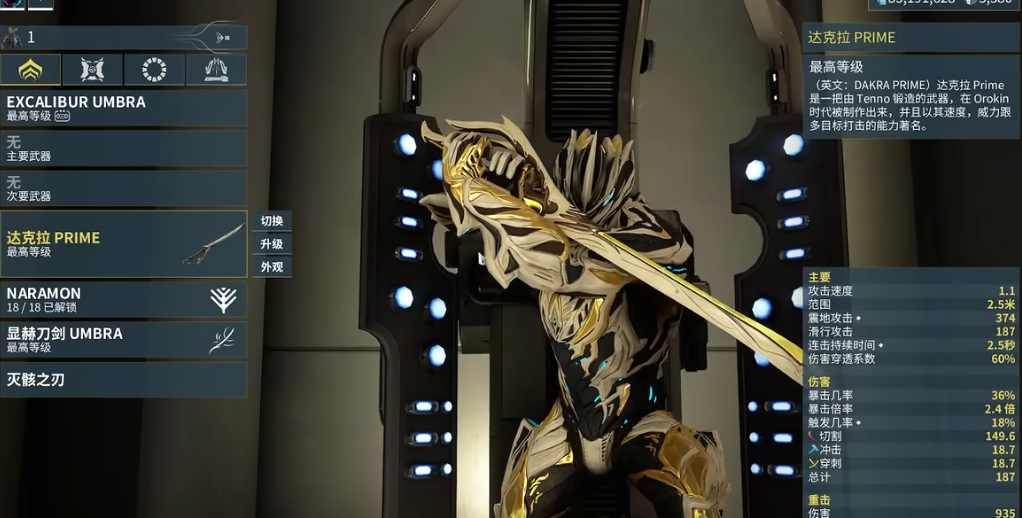Select the 达克拉 Prime melee weapon slot
Image resolution: width=1022 pixels, height=518 pixels.
[x=123, y=244]
